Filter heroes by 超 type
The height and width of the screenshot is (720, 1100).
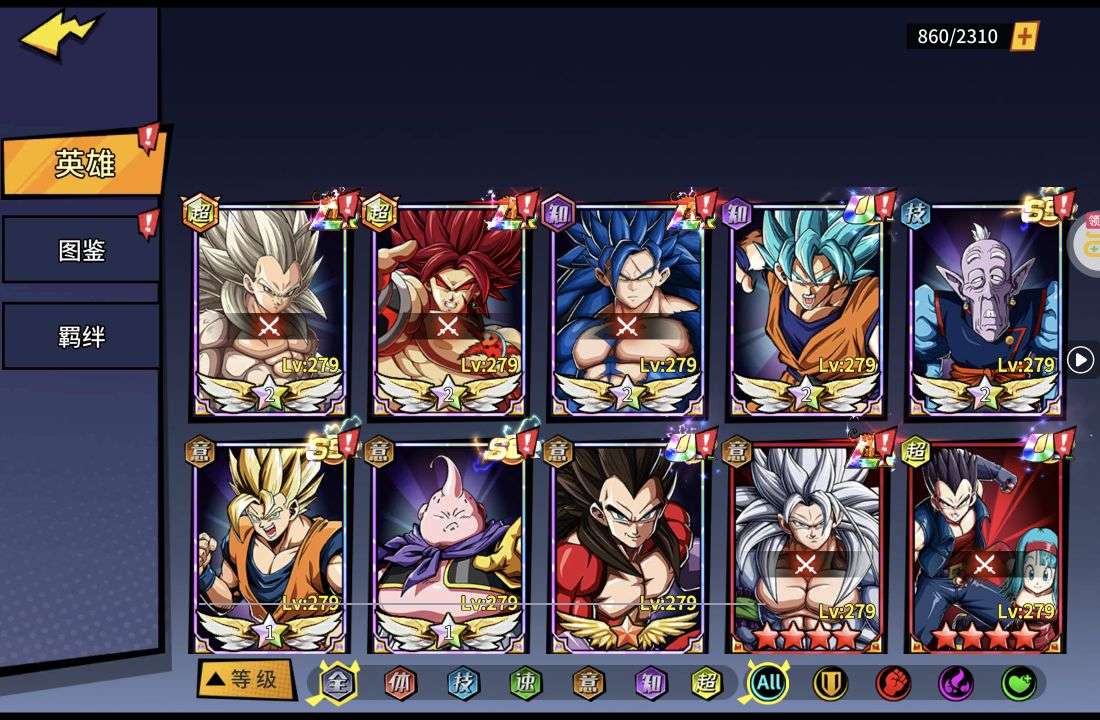(x=707, y=684)
